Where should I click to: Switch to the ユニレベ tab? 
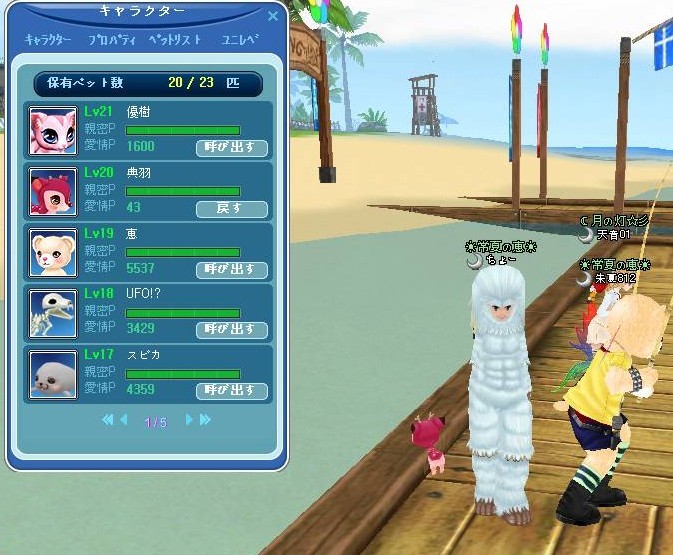pos(240,40)
